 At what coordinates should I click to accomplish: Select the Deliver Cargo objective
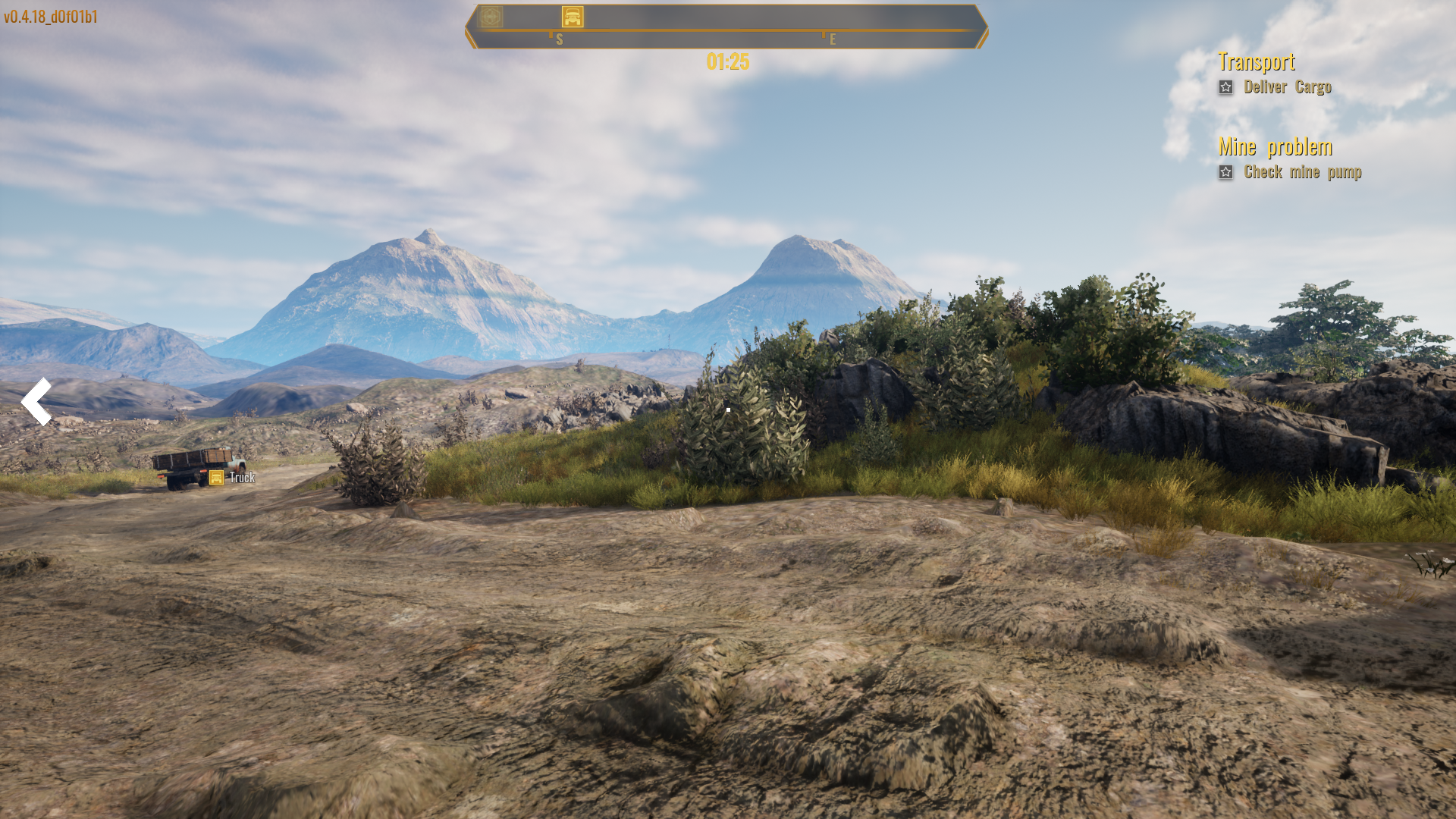coord(1287,87)
